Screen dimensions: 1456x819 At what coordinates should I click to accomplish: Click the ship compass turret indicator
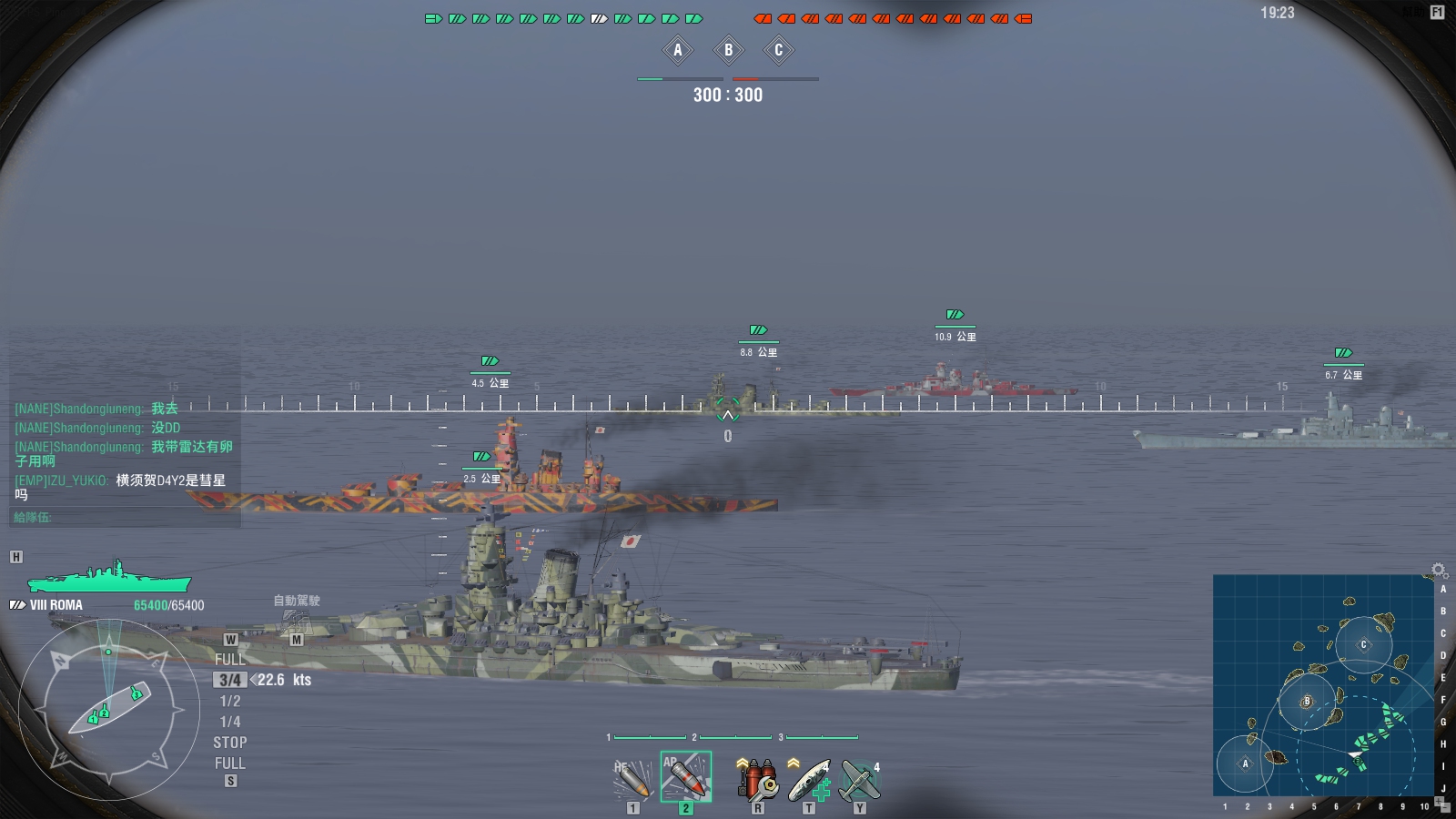[109, 710]
